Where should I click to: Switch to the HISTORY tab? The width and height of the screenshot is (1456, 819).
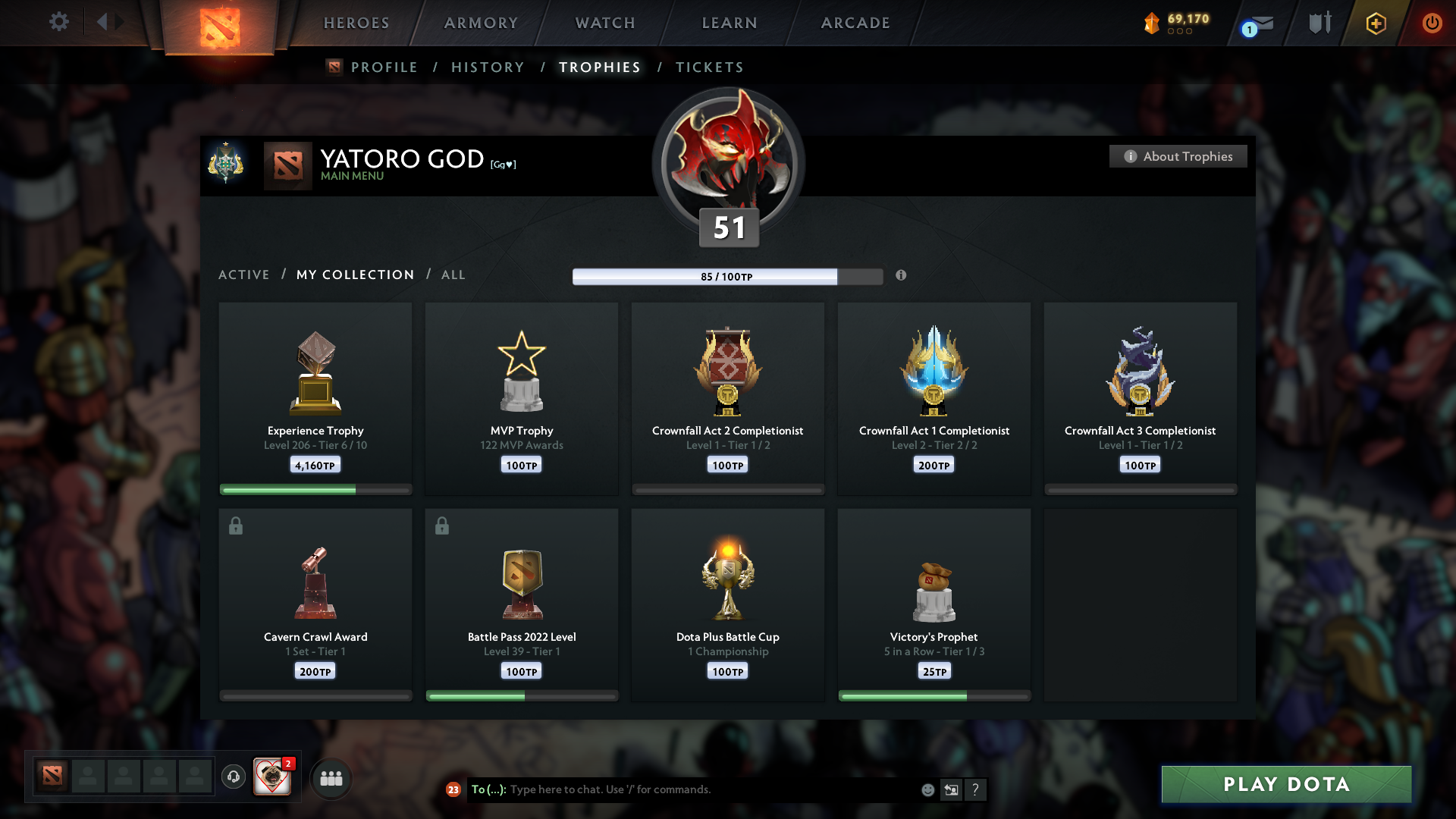487,67
